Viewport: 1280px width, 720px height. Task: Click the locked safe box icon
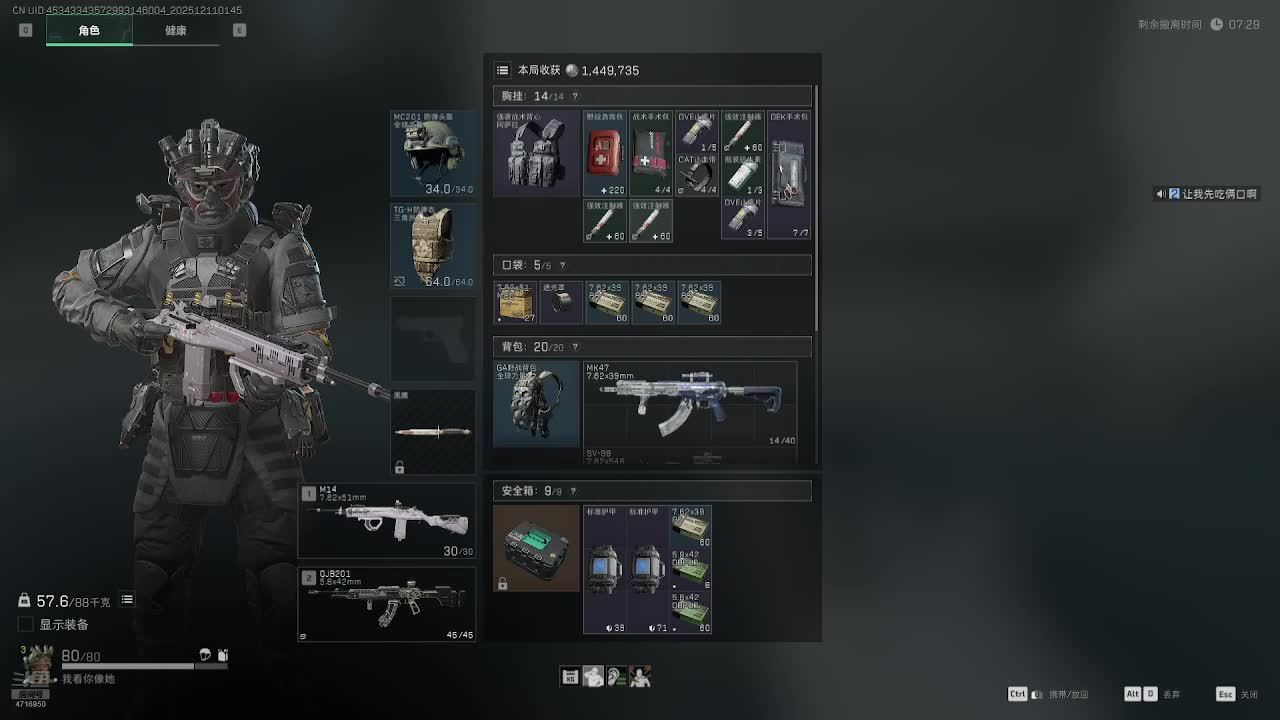pyautogui.click(x=536, y=548)
